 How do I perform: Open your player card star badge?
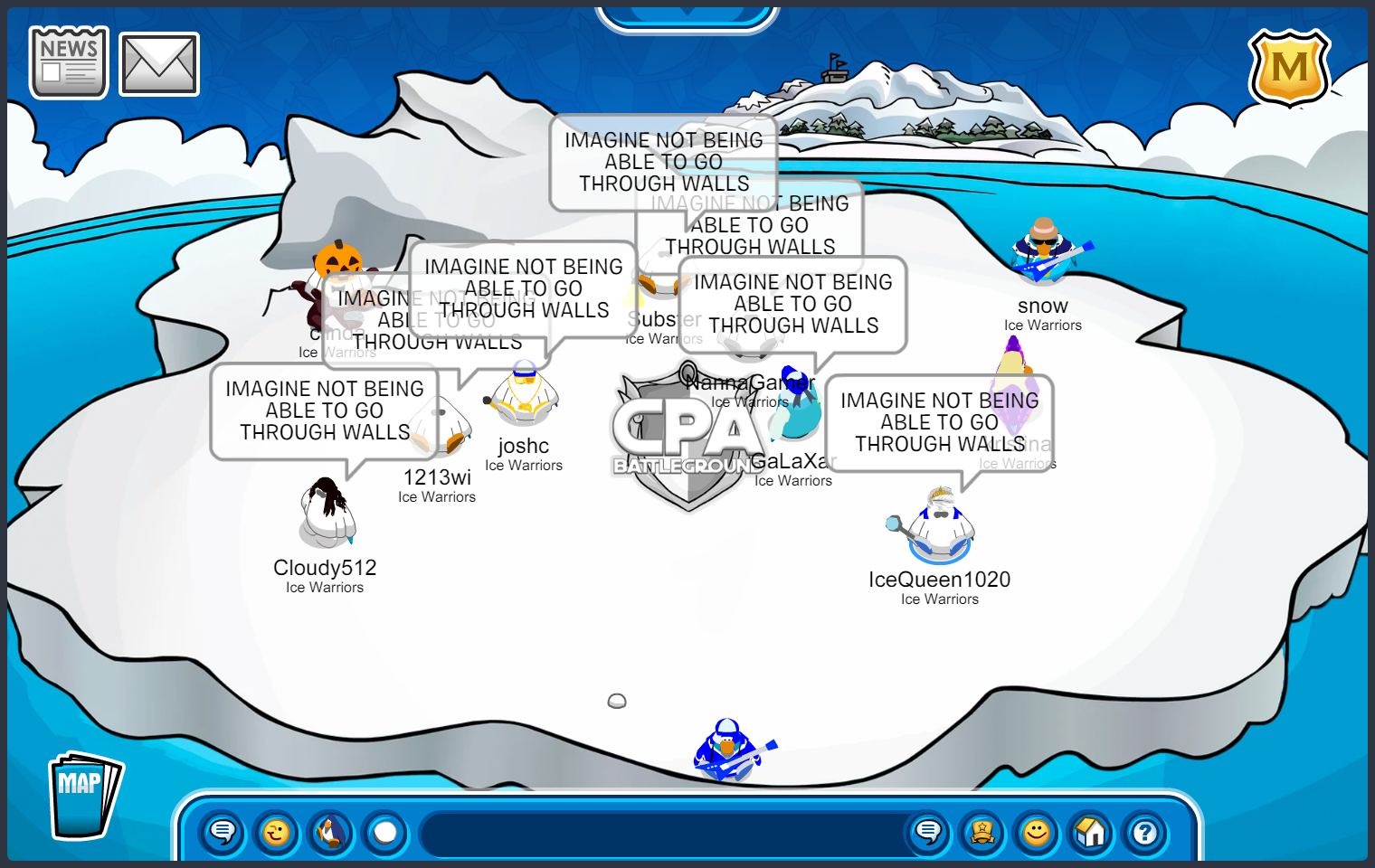(x=982, y=832)
